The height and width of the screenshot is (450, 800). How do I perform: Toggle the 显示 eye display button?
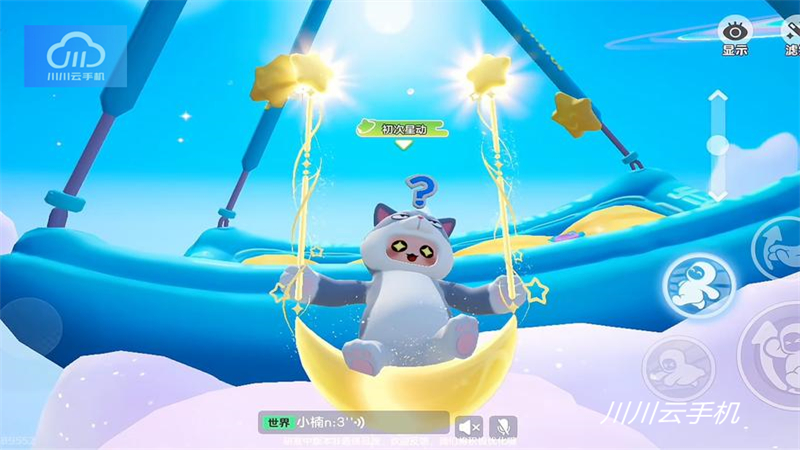734,36
